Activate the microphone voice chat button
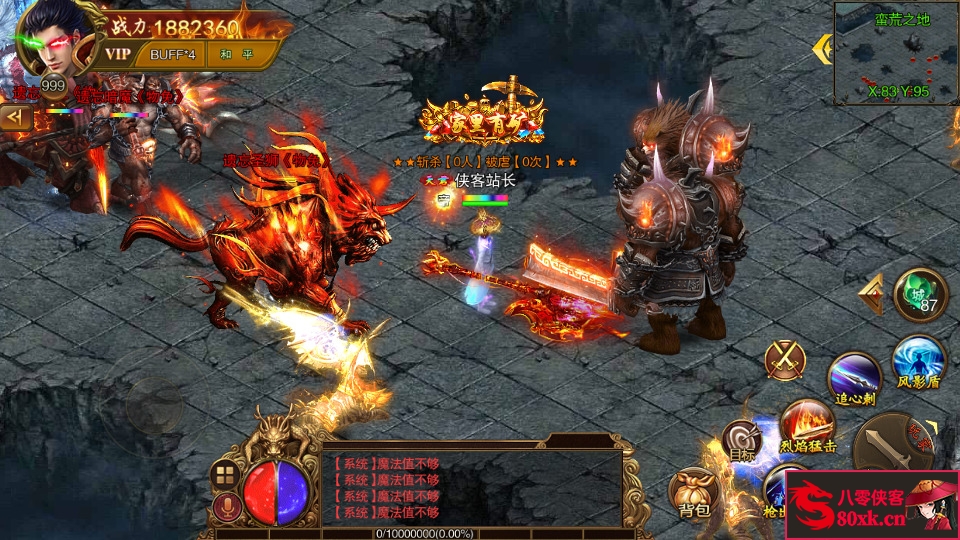The width and height of the screenshot is (960, 540). pyautogui.click(x=226, y=508)
